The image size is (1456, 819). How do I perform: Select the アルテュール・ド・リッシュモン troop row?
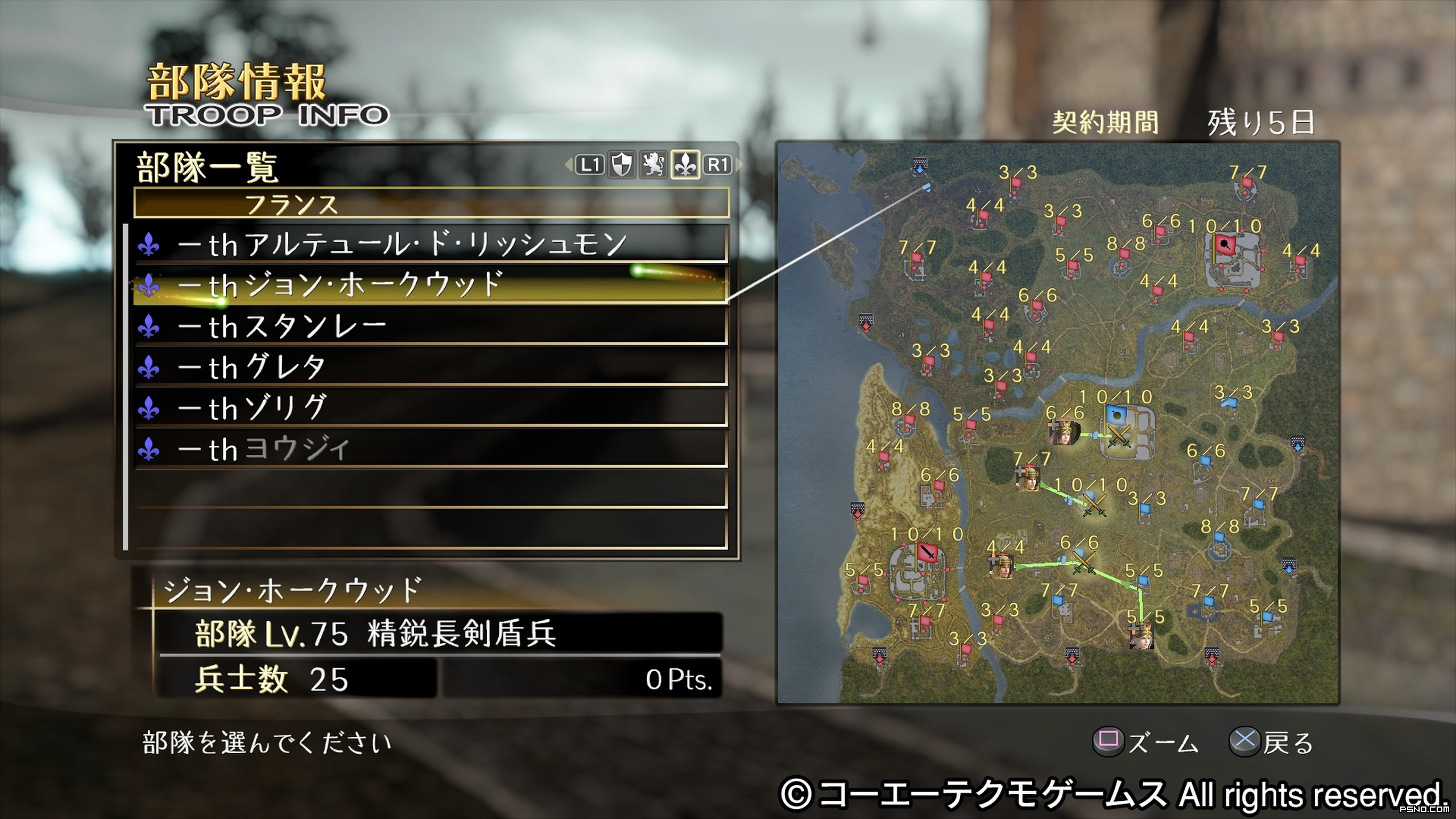430,245
